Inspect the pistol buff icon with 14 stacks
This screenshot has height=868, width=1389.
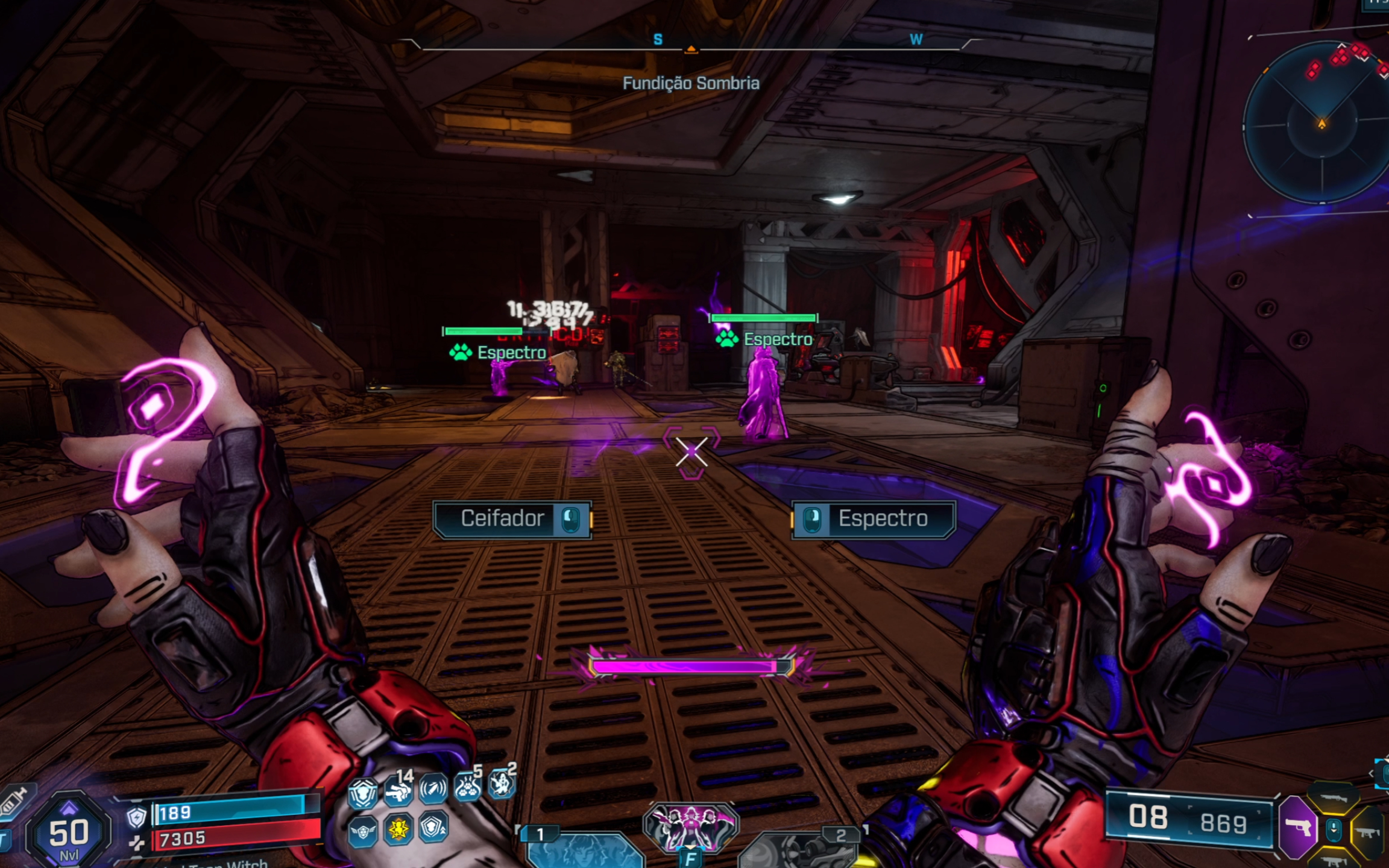[398, 791]
